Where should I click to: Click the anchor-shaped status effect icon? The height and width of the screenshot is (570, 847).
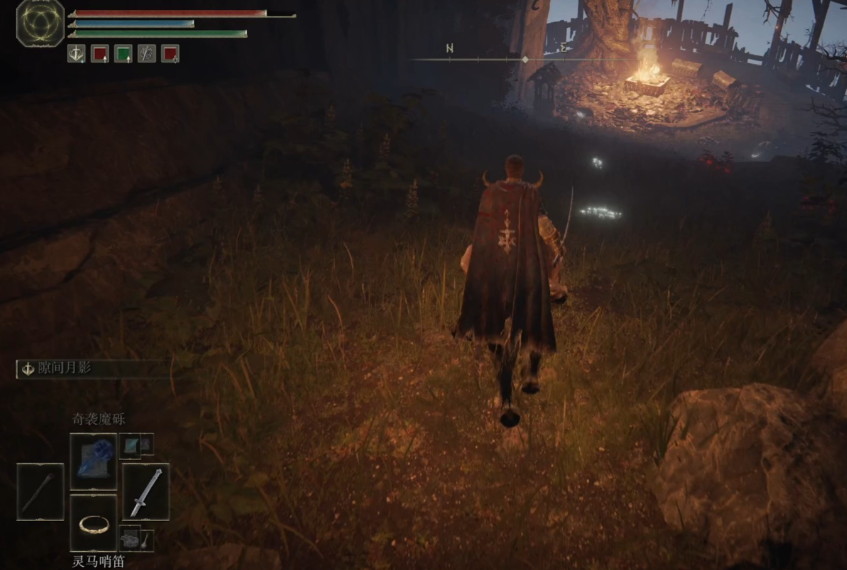pyautogui.click(x=76, y=54)
